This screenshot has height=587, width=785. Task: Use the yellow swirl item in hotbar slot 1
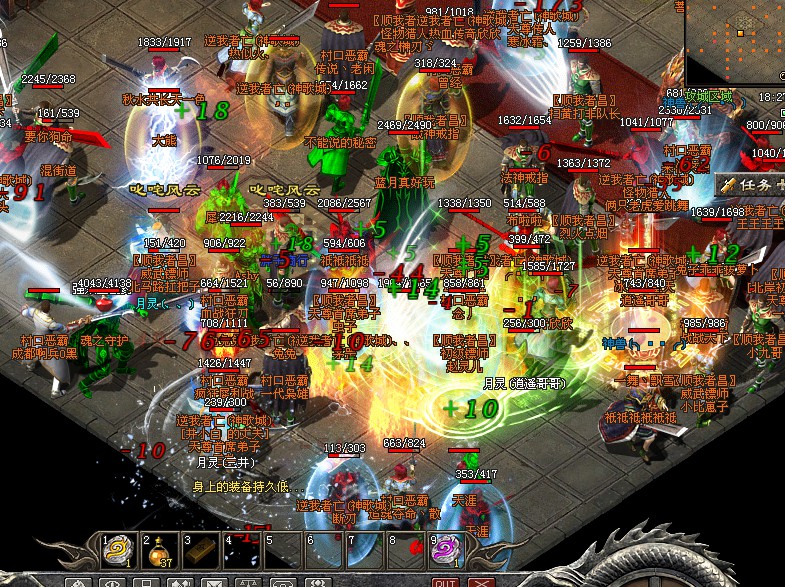tap(118, 551)
